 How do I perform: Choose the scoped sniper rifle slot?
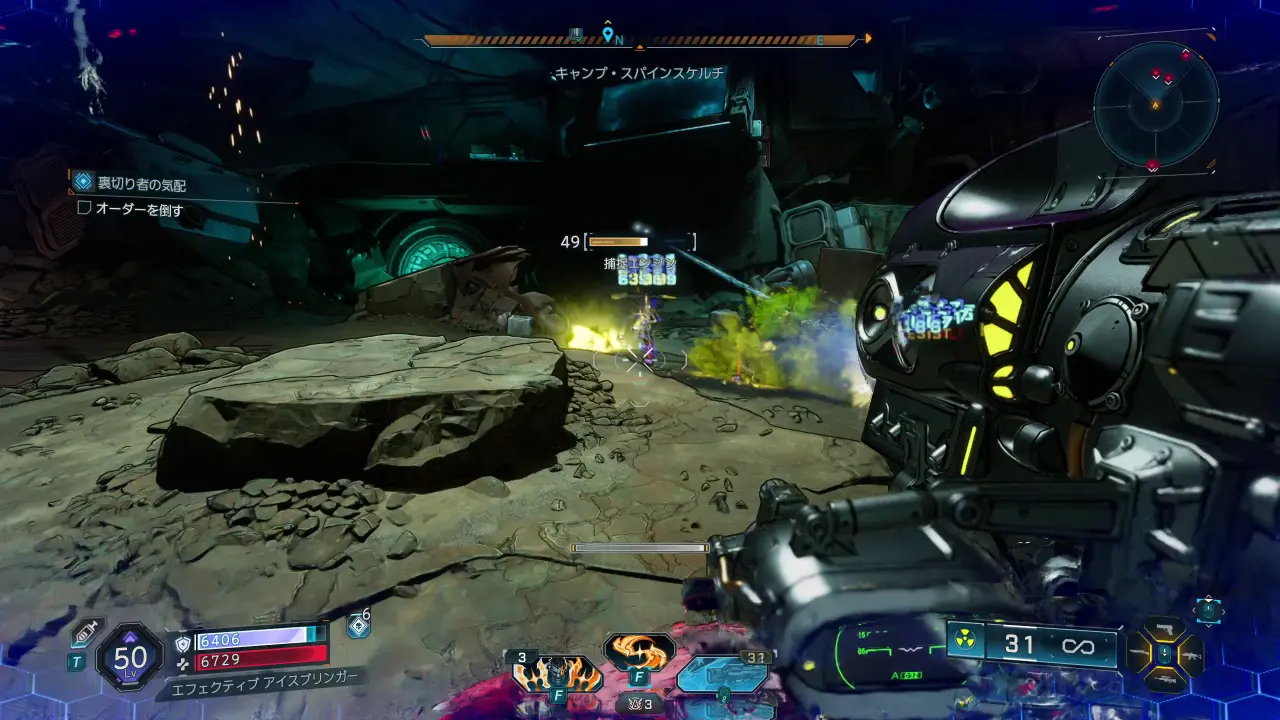click(1165, 680)
